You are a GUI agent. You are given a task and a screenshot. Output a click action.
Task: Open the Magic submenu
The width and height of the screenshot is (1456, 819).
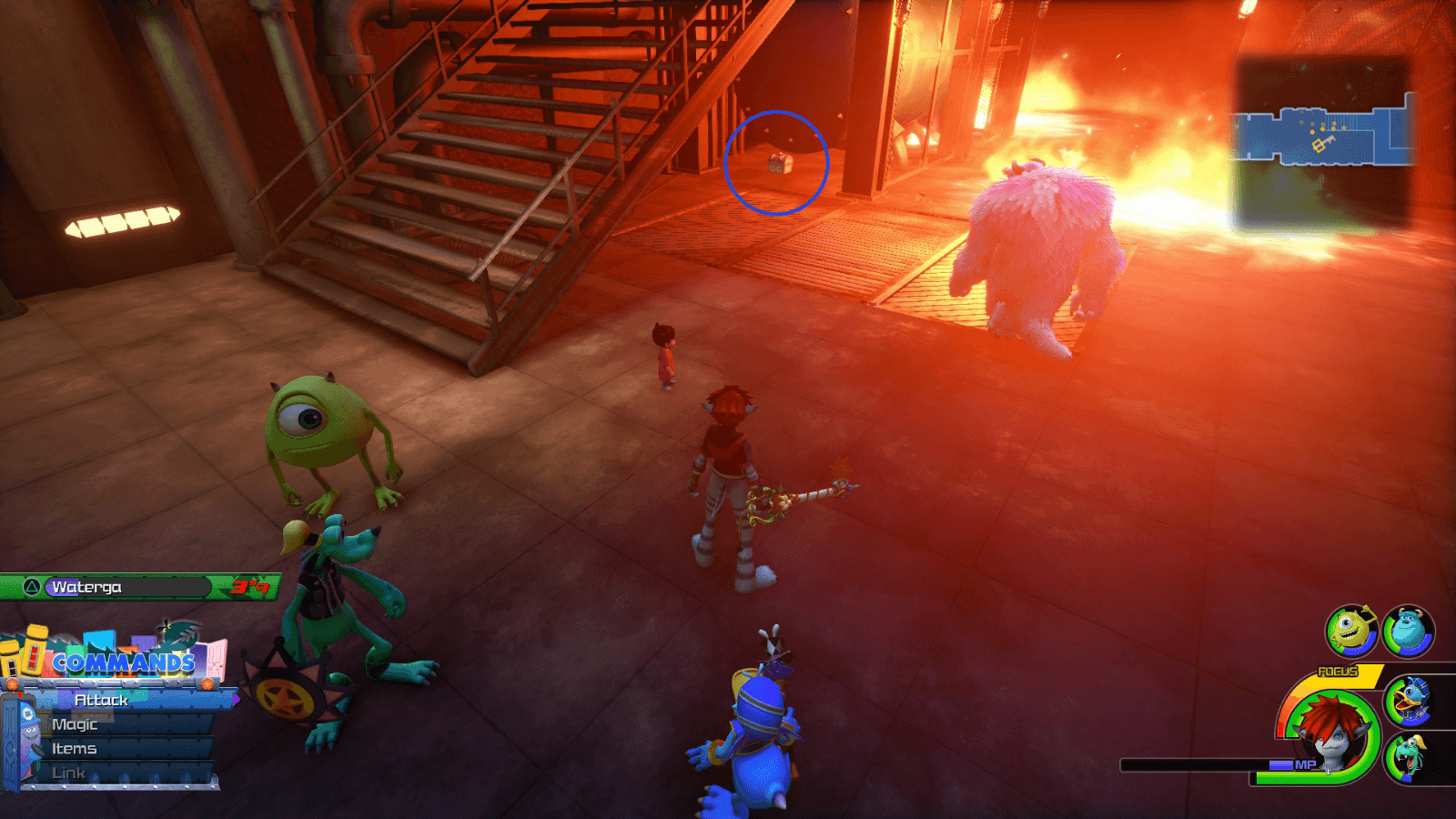click(x=77, y=724)
